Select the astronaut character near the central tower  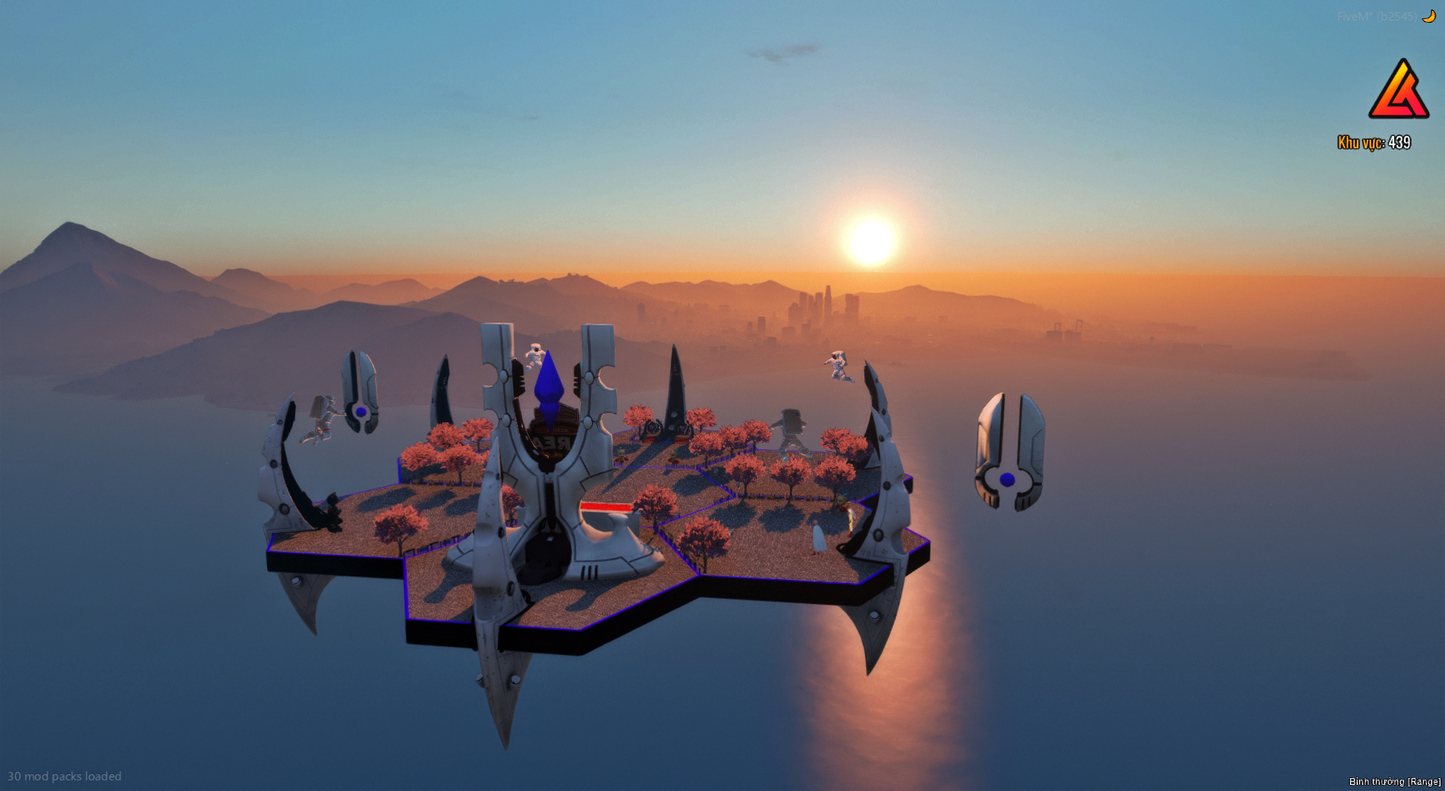pos(536,355)
